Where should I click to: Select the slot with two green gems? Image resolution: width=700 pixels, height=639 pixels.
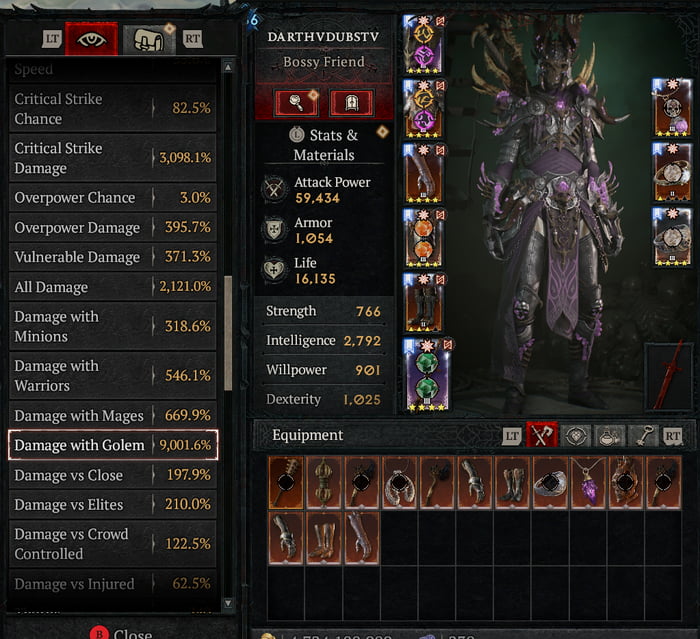click(x=426, y=374)
